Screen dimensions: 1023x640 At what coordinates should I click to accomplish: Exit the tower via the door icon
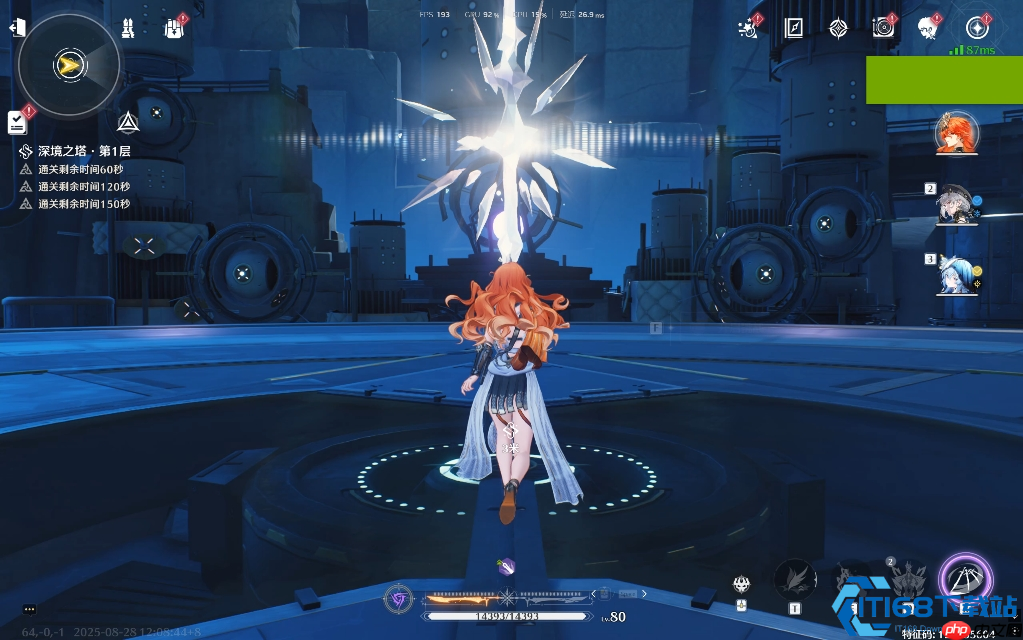(17, 28)
